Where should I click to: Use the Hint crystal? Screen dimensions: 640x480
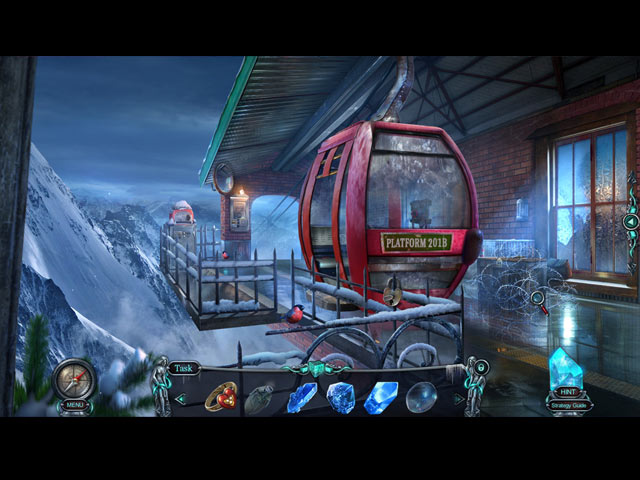566,371
